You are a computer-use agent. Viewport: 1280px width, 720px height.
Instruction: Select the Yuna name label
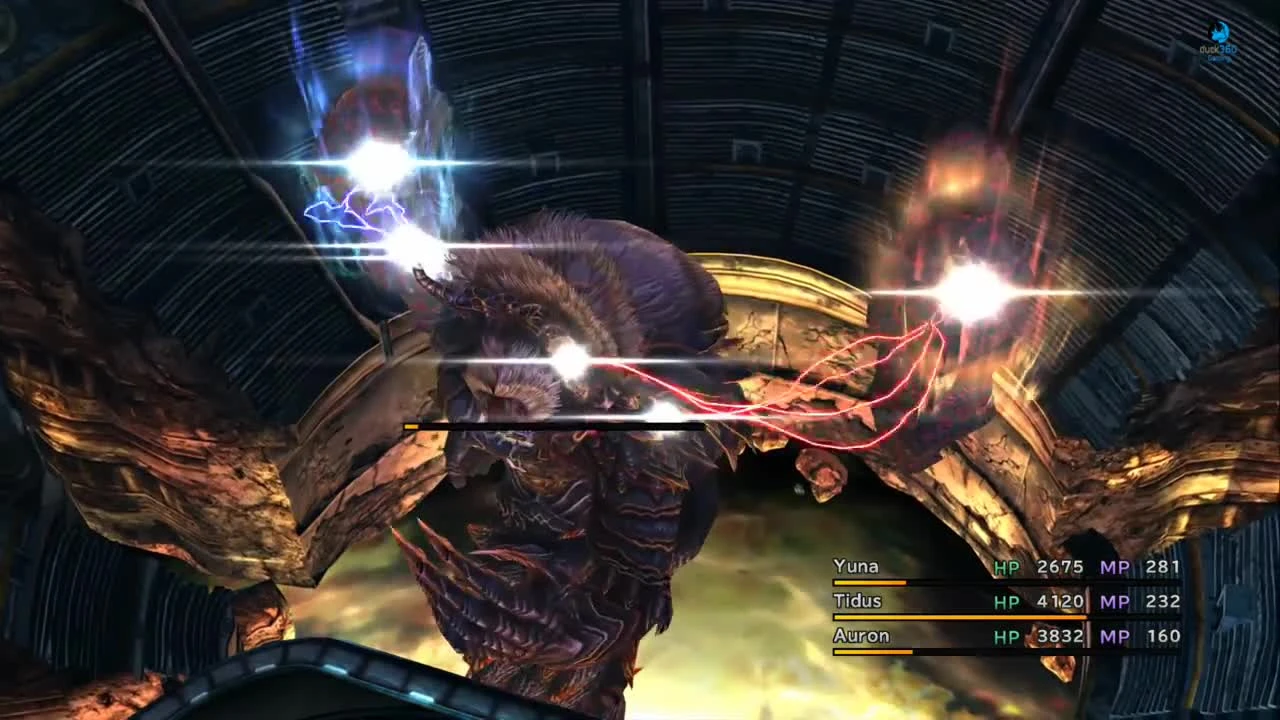coord(856,566)
